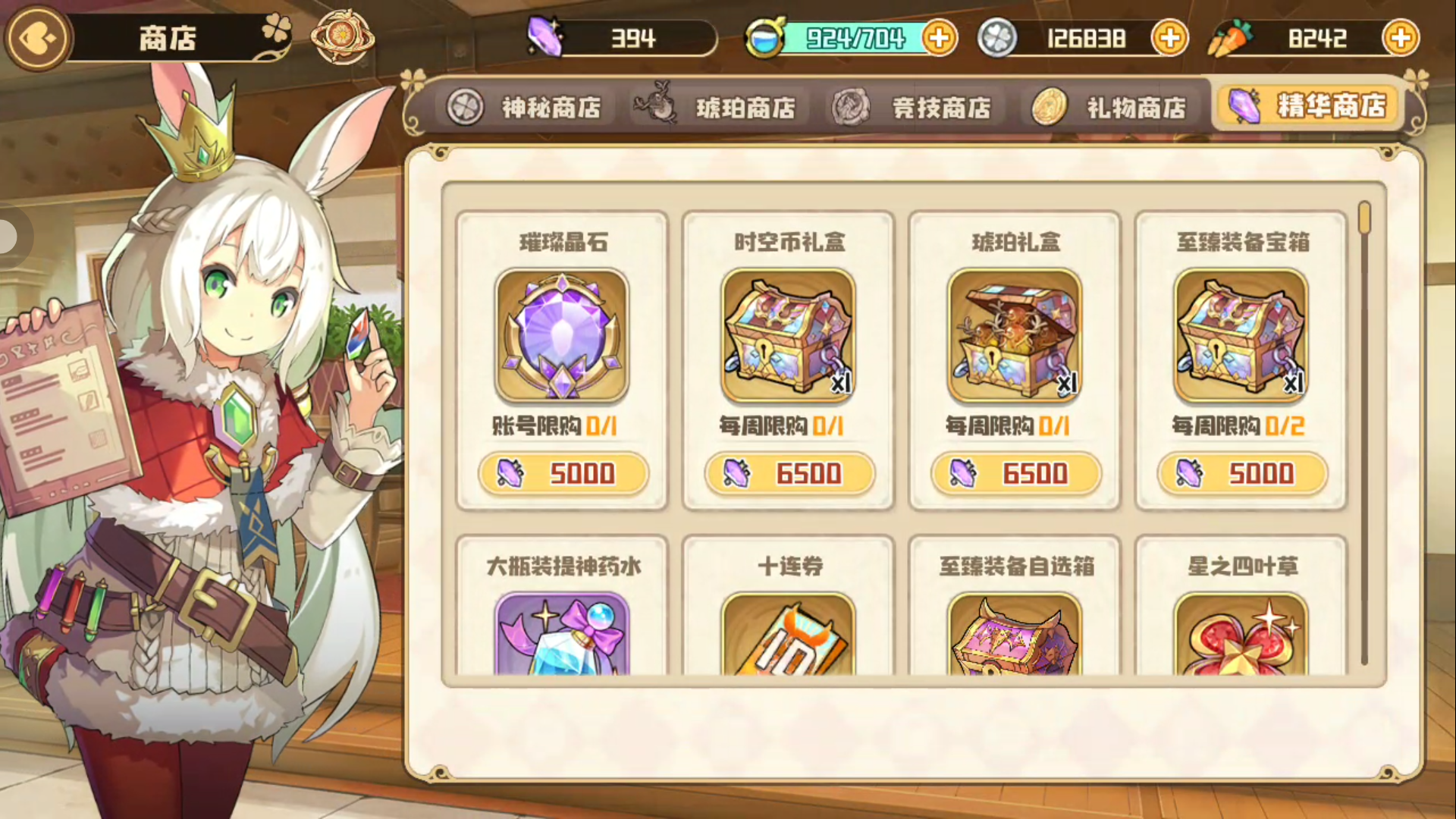Buy 至臻装备宝箱 for 5000
Viewport: 1456px width, 819px height.
click(1241, 473)
